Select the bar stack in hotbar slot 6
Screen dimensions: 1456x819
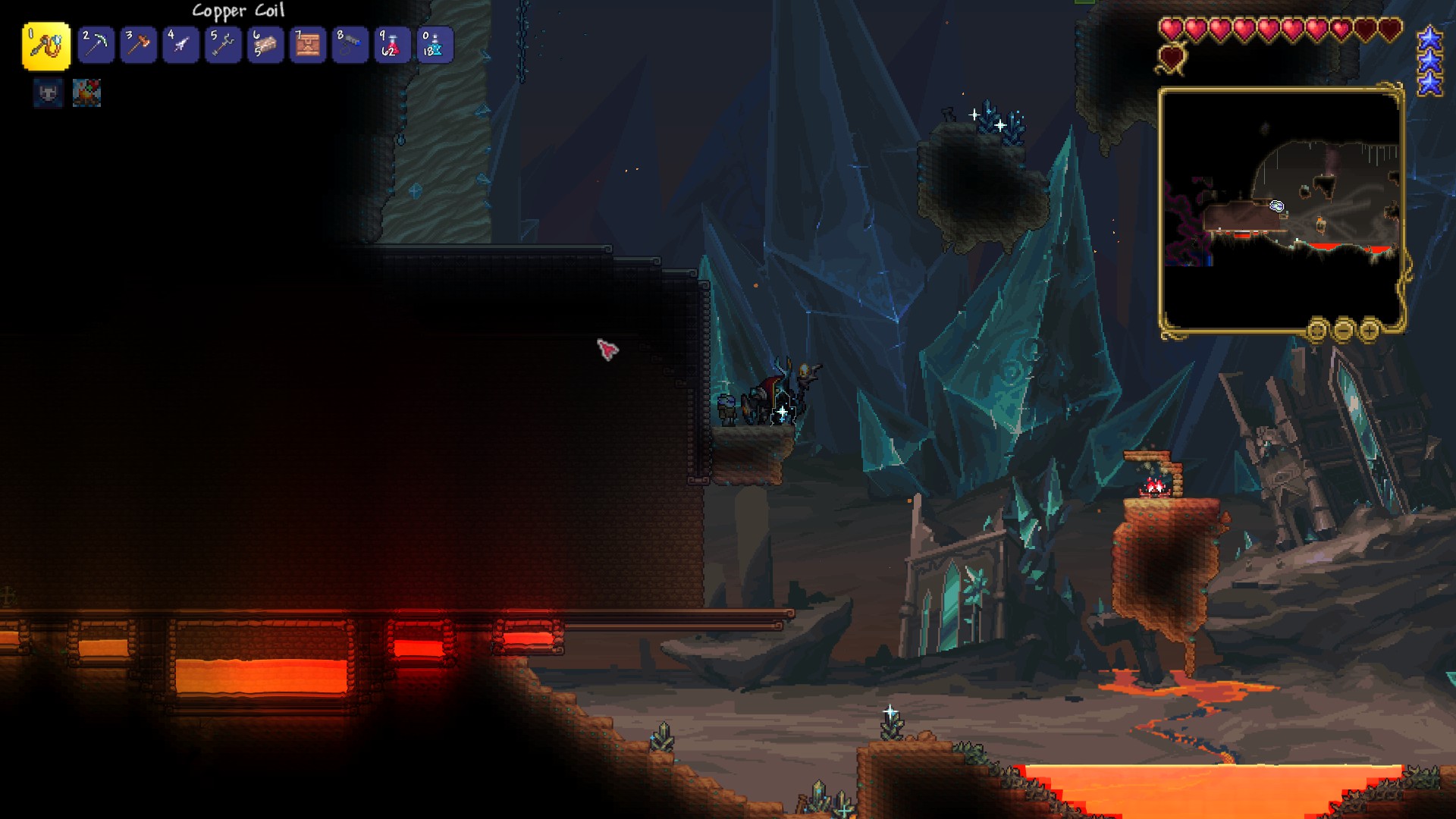coord(265,45)
